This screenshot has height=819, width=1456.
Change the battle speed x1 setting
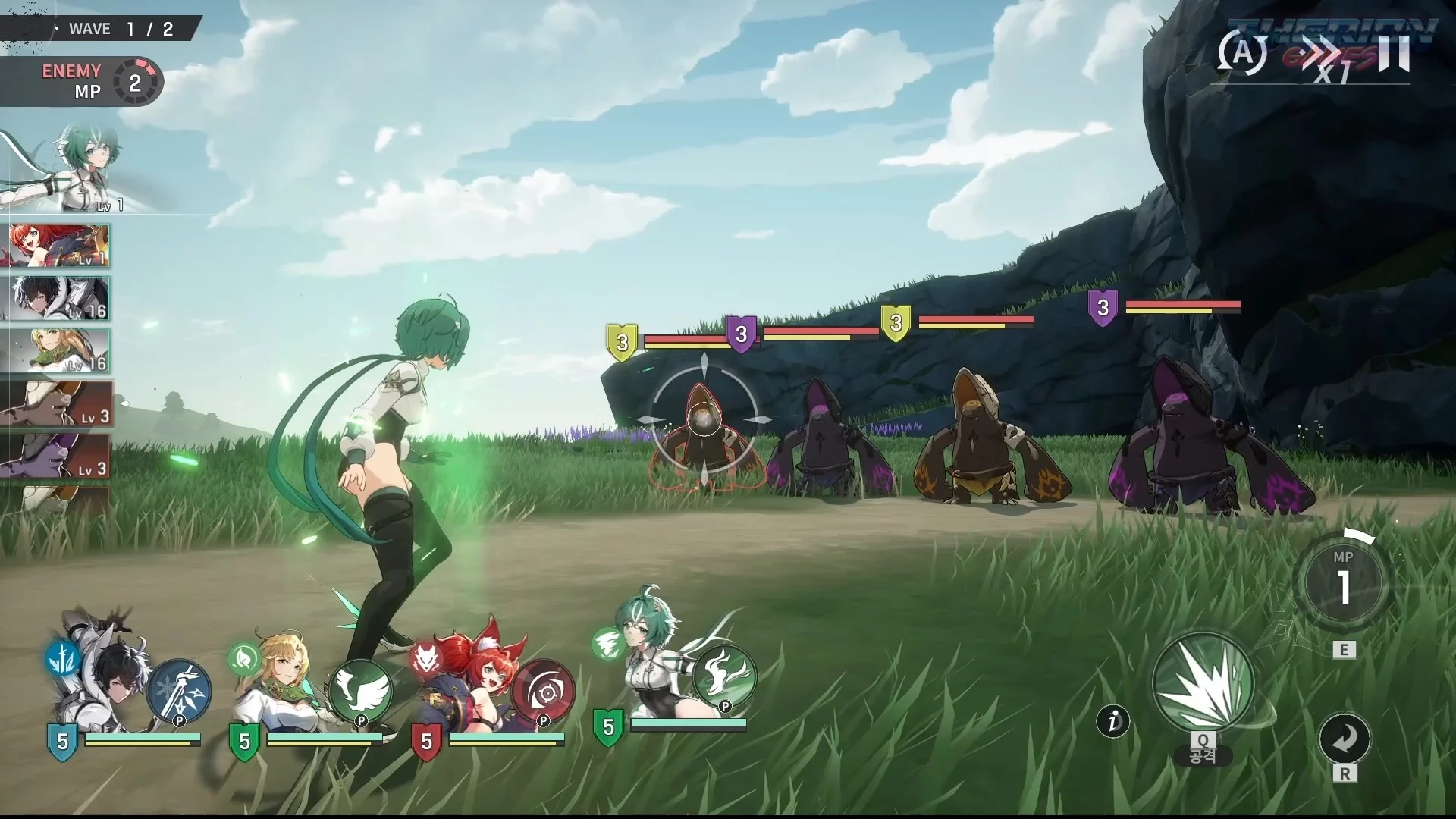click(1327, 59)
